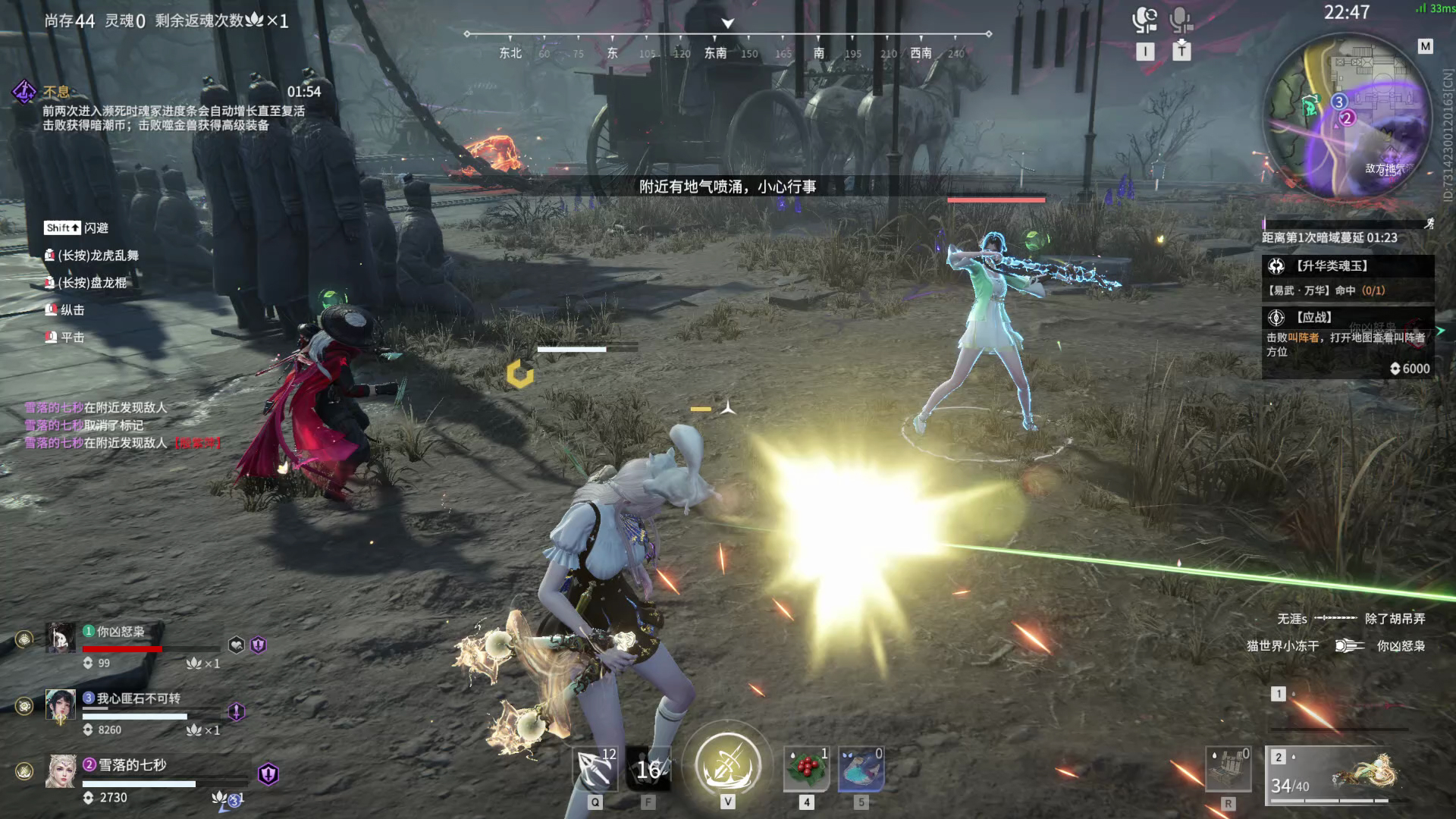This screenshot has width=1456, height=819.
Task: Toggle the voice speaker icon
Action: click(1144, 20)
